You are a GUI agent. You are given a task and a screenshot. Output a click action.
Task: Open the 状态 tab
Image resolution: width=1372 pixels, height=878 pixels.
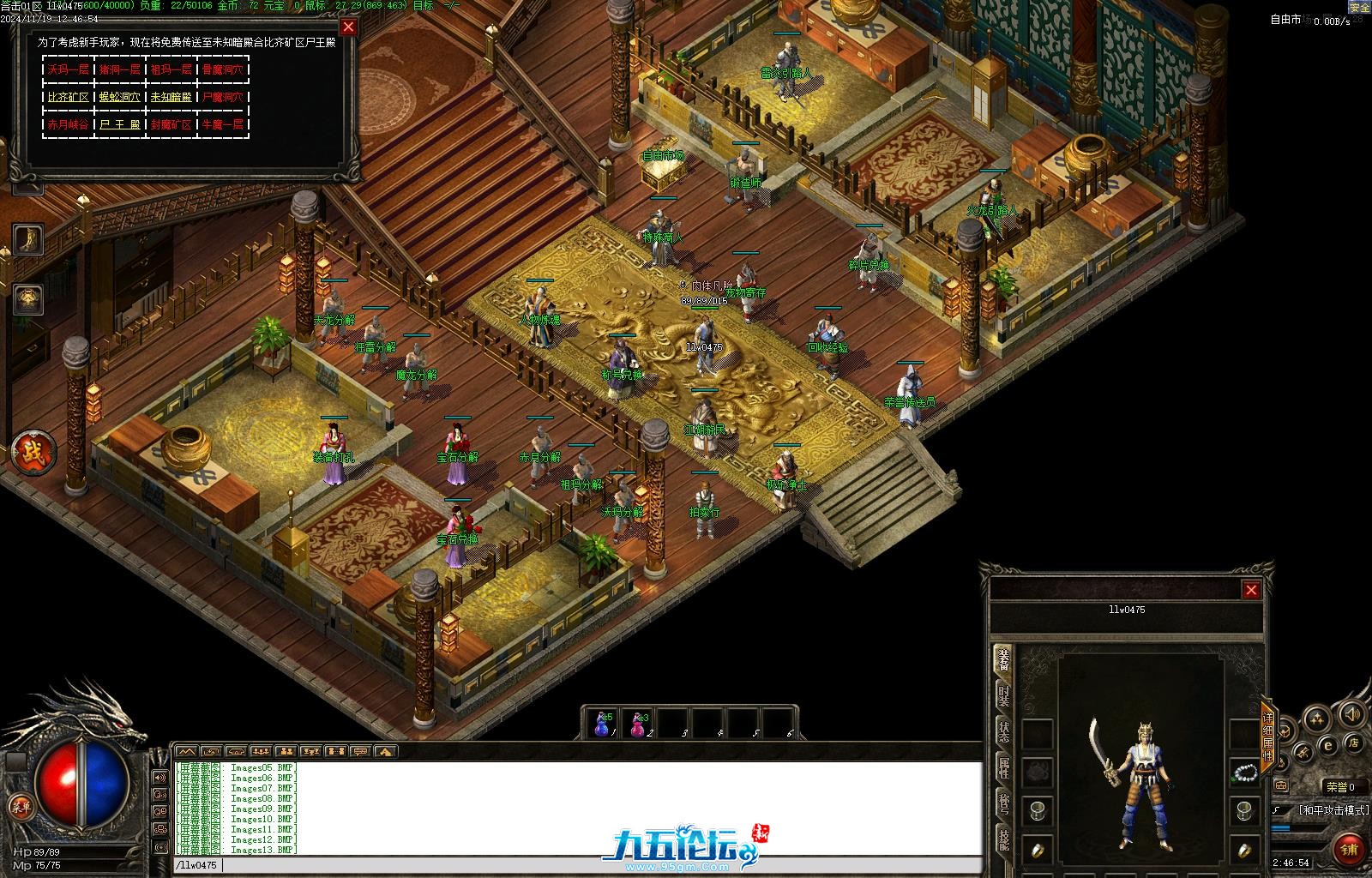pyautogui.click(x=1003, y=731)
